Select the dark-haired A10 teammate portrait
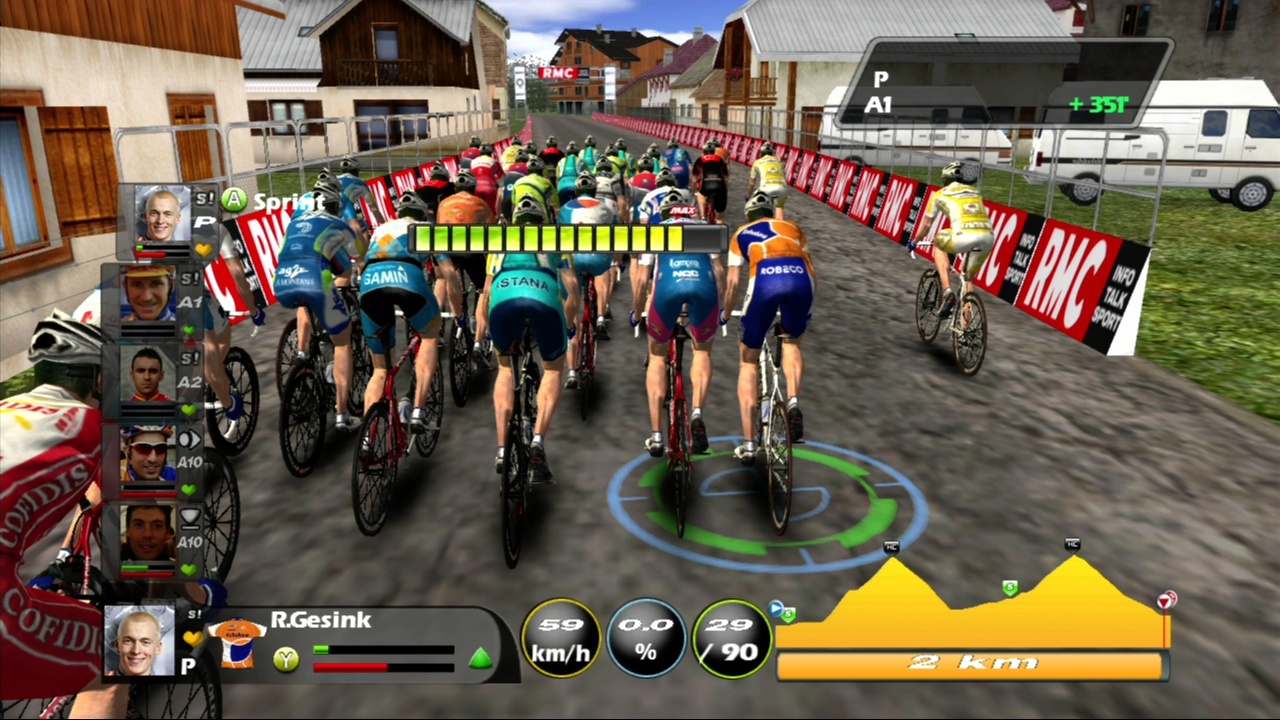The image size is (1280, 720). pos(148,534)
